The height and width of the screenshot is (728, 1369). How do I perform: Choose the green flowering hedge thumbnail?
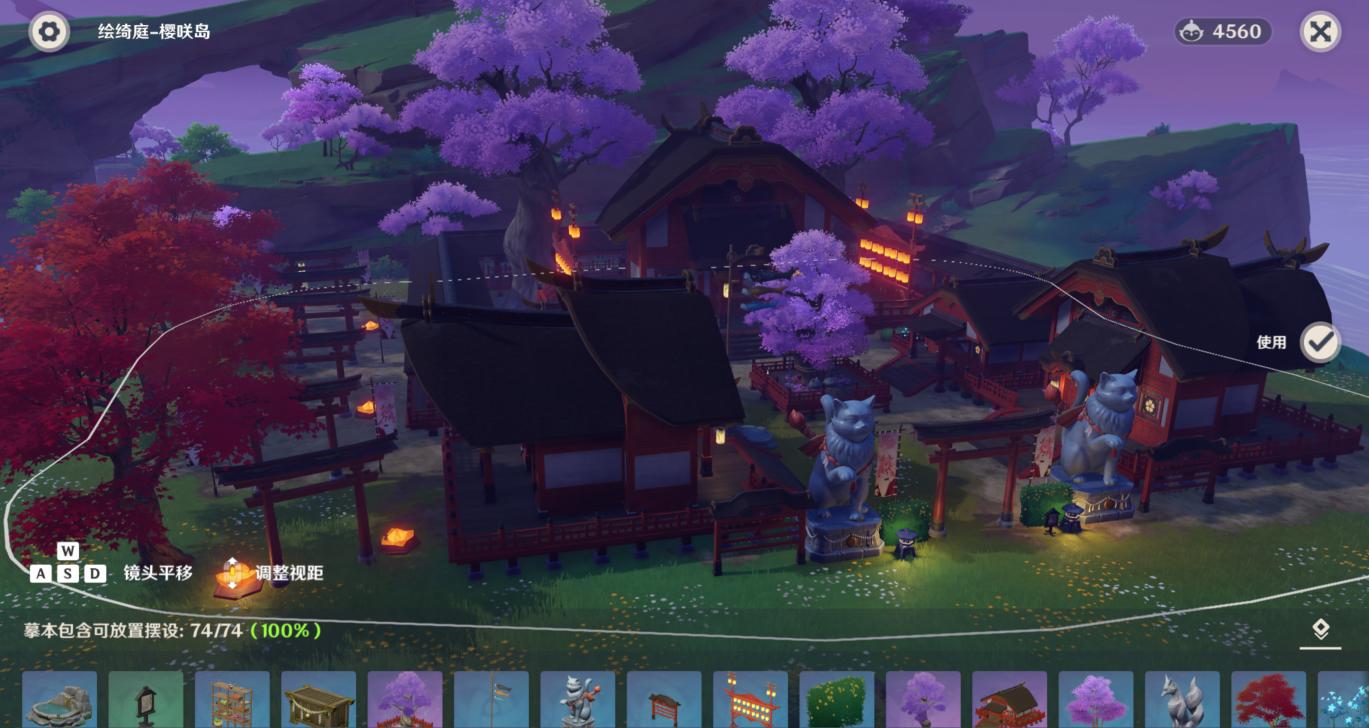coord(836,700)
